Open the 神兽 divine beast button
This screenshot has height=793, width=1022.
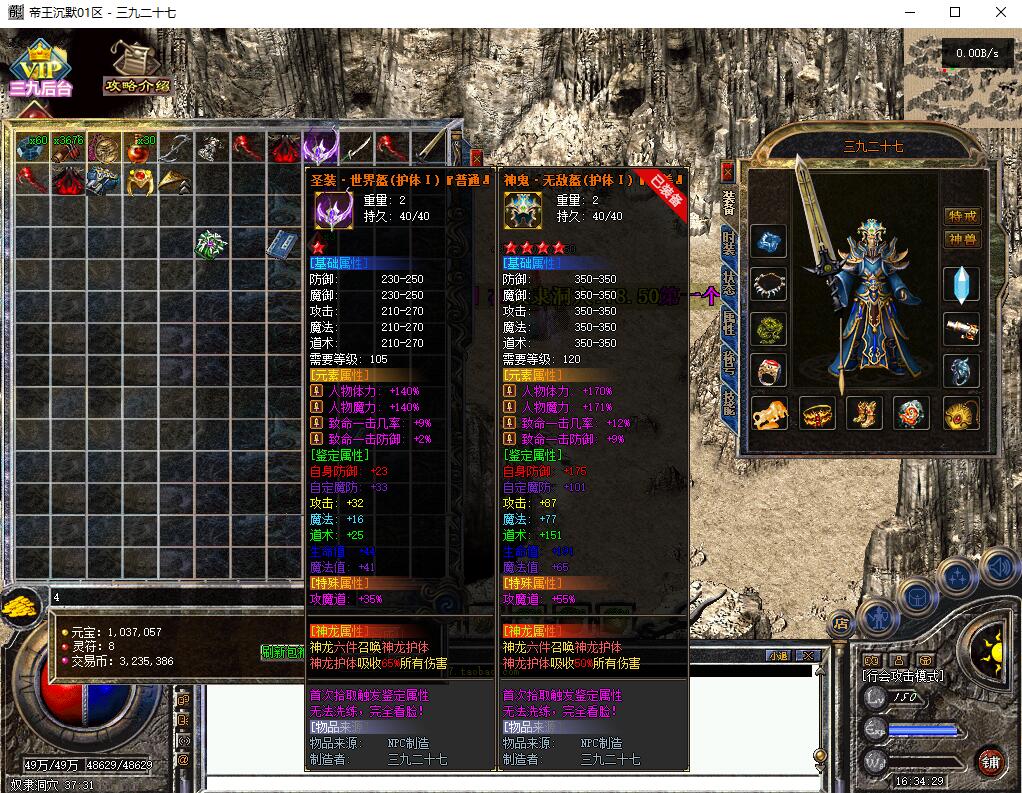(x=962, y=239)
